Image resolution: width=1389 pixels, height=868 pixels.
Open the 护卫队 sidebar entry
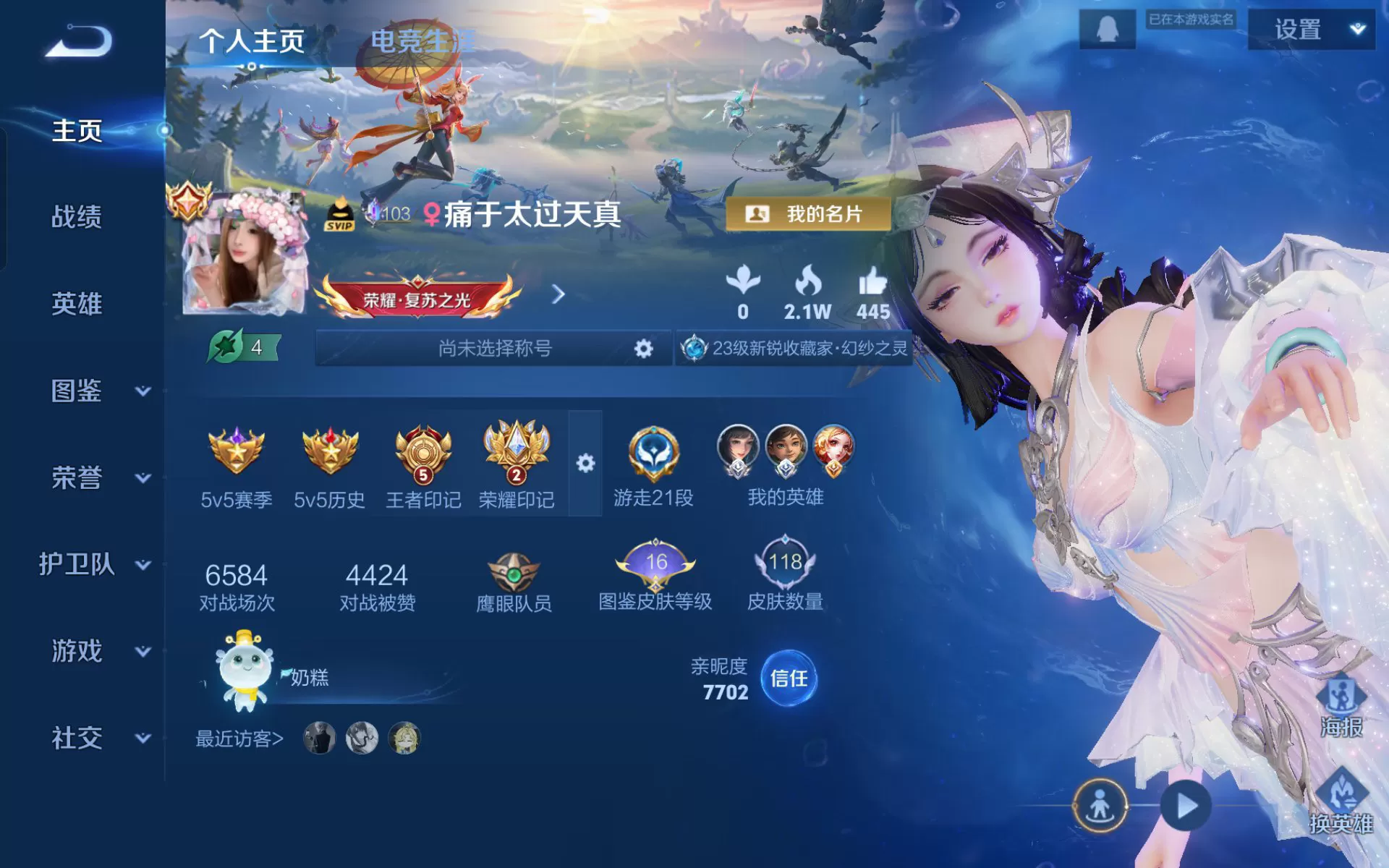[94, 564]
